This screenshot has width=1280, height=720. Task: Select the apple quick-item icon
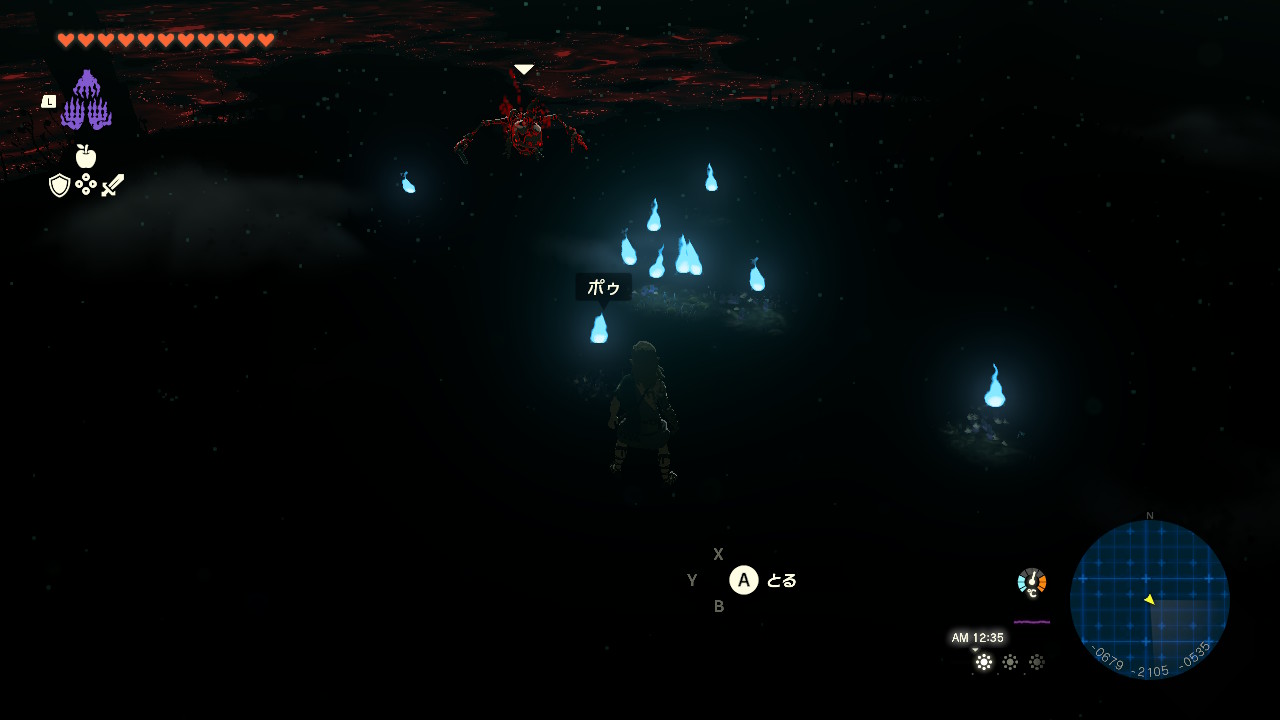coord(86,156)
